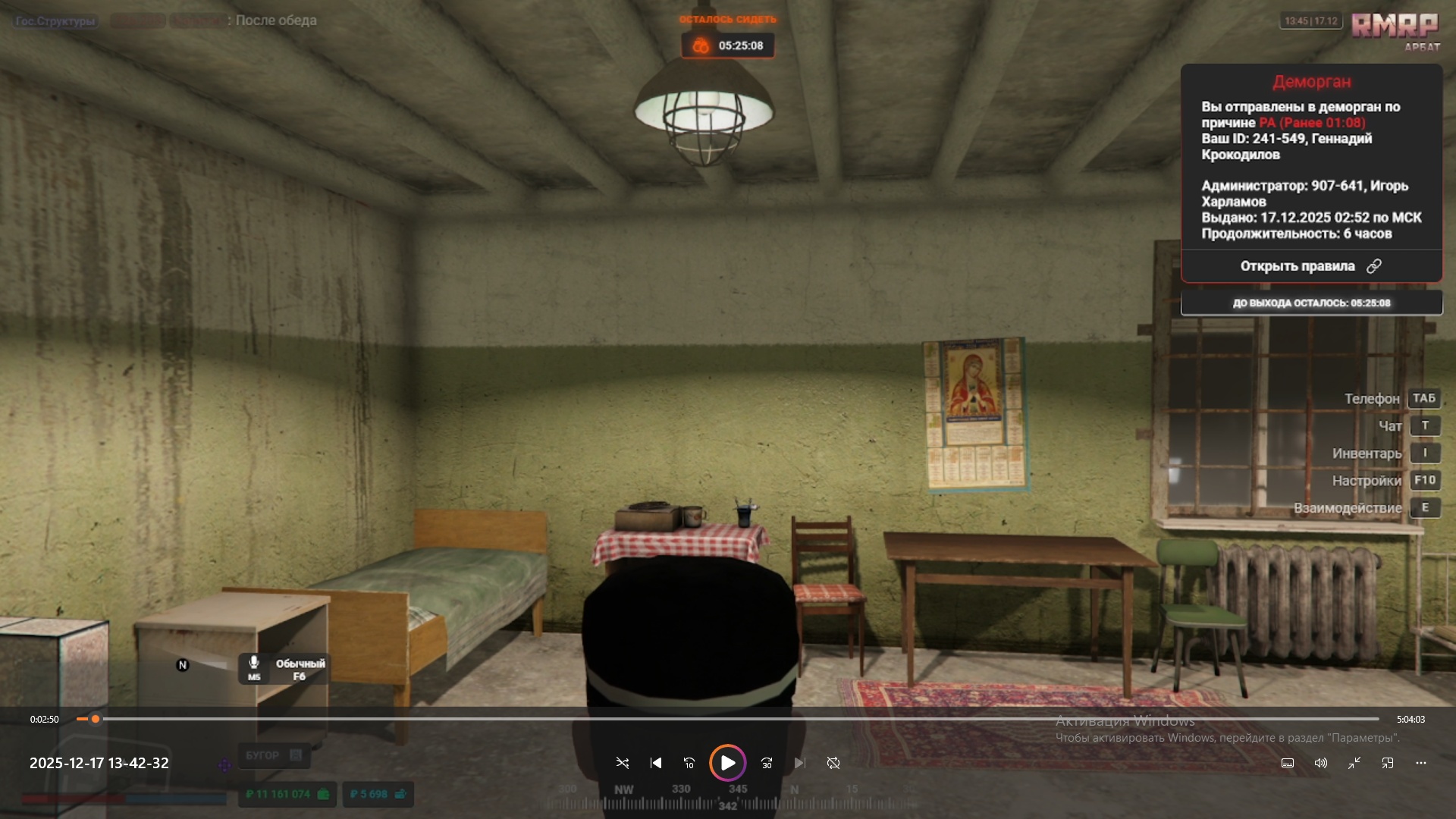This screenshot has height=819, width=1456.
Task: Skip forward thirty seconds
Action: (x=767, y=763)
